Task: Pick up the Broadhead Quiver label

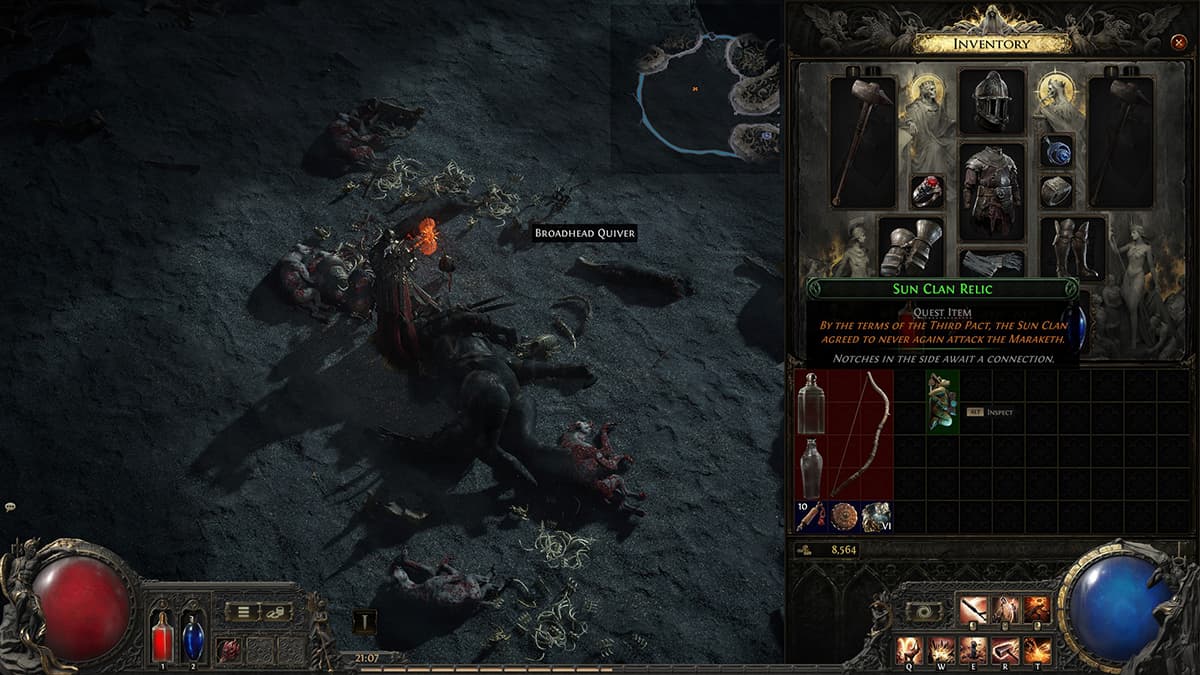Action: (585, 233)
